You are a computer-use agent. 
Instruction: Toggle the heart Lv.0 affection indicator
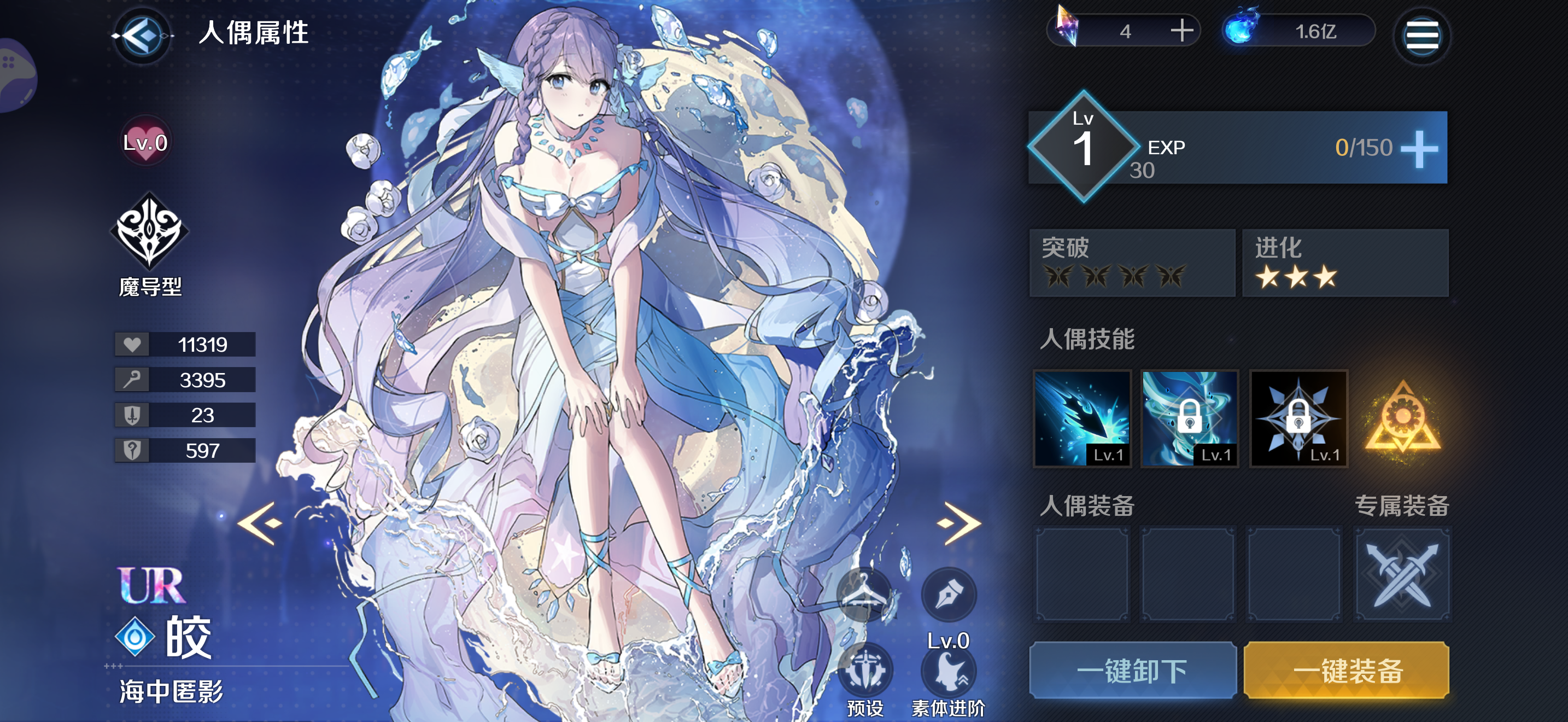pyautogui.click(x=145, y=141)
